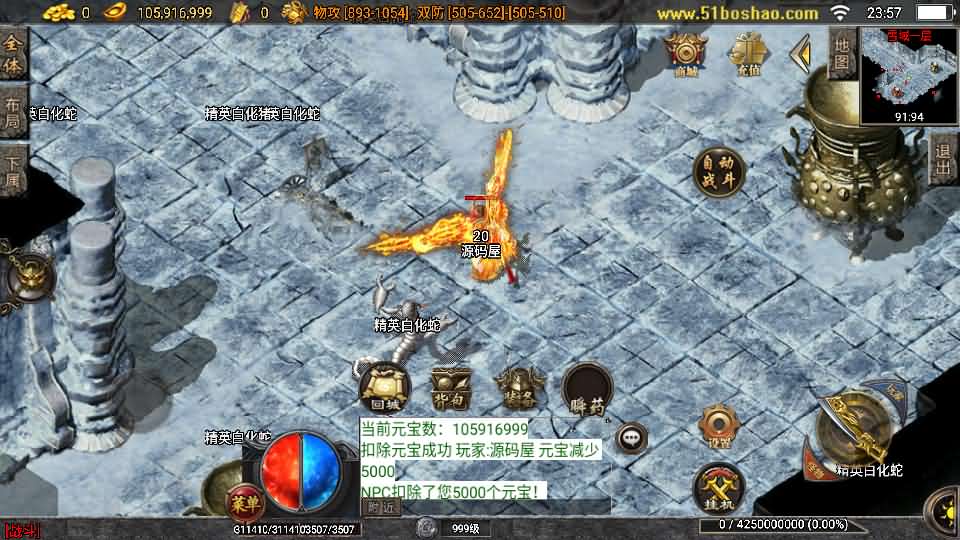The image size is (960, 540).
Task: Tap the 退出 exit button
Action: 942,161
